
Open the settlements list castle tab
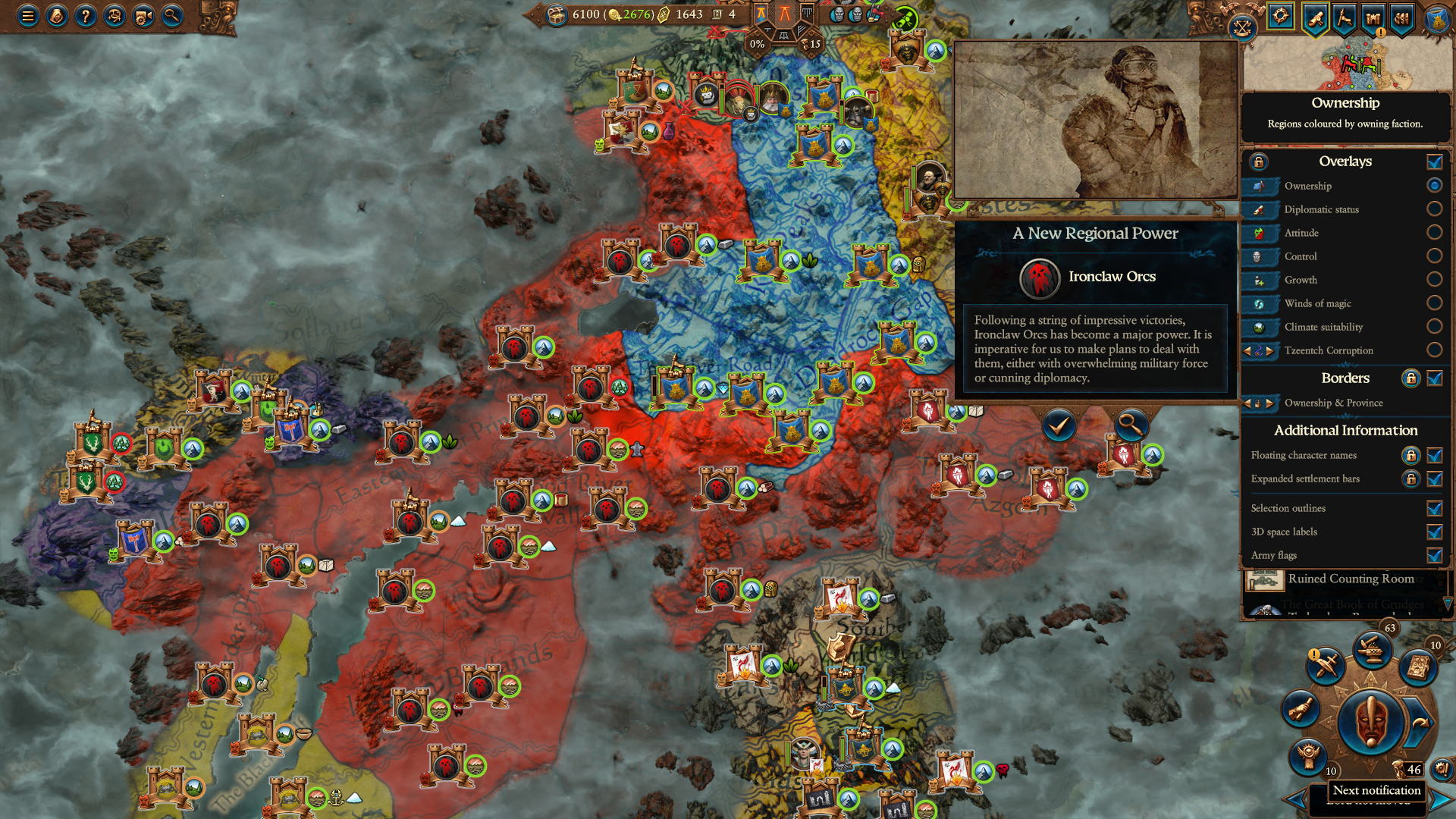(x=1373, y=17)
